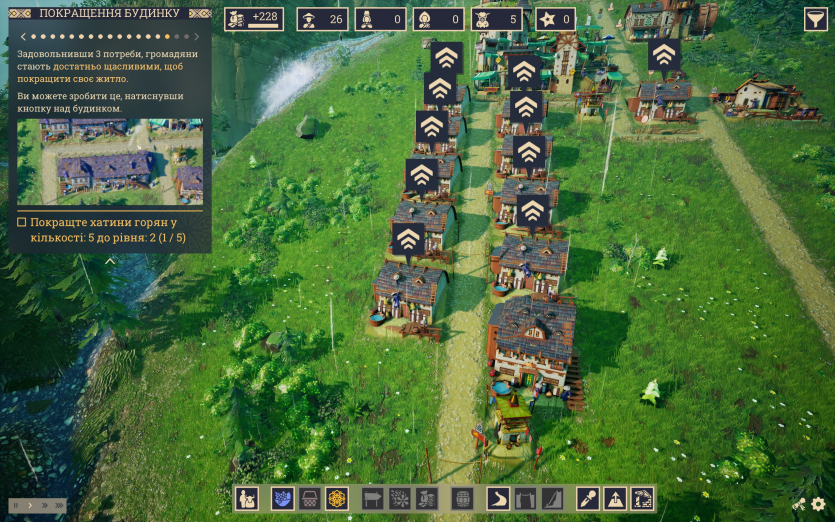
Task: Open the settings gear icon
Action: coord(819,505)
